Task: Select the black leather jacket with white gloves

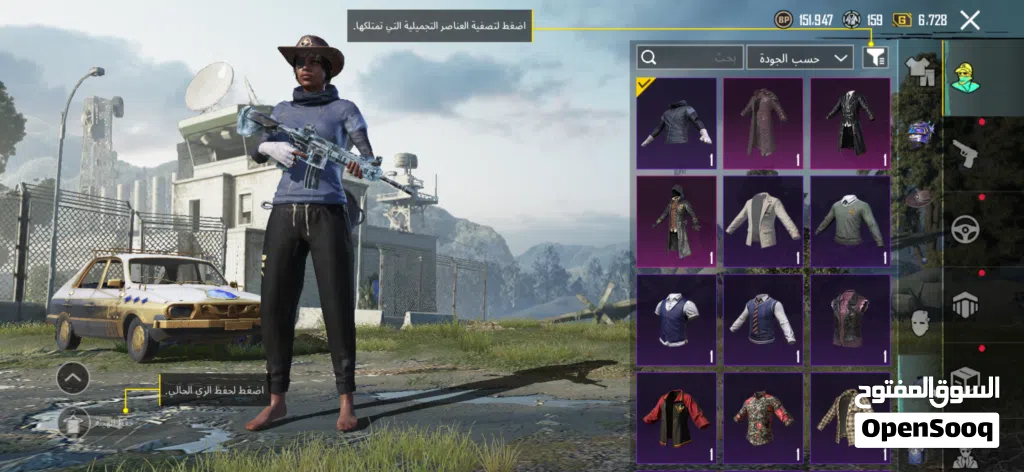Action: 677,123
